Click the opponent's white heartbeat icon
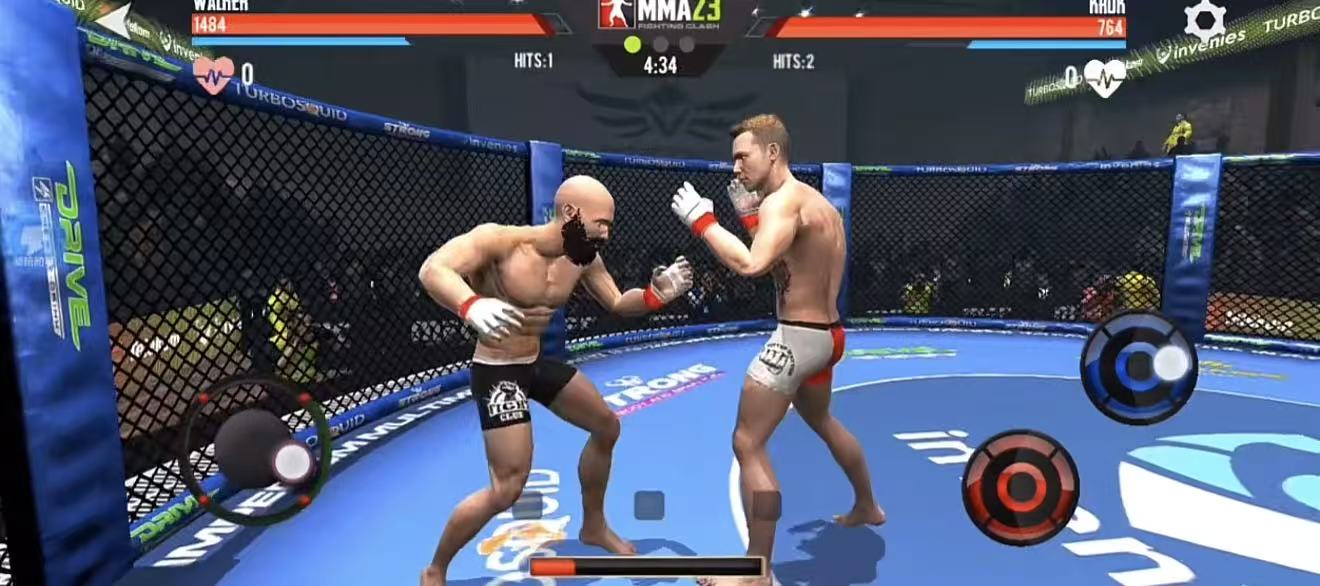Viewport: 1320px width, 586px height. tap(1105, 77)
